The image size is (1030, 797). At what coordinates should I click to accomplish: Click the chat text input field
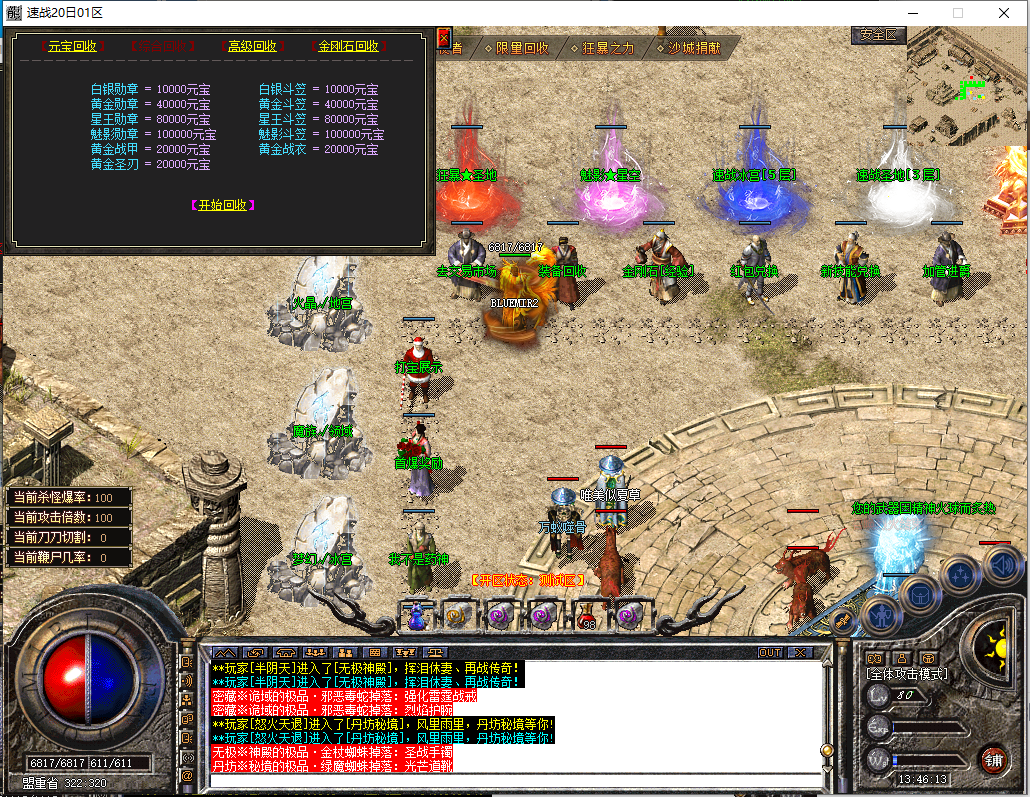click(510, 780)
